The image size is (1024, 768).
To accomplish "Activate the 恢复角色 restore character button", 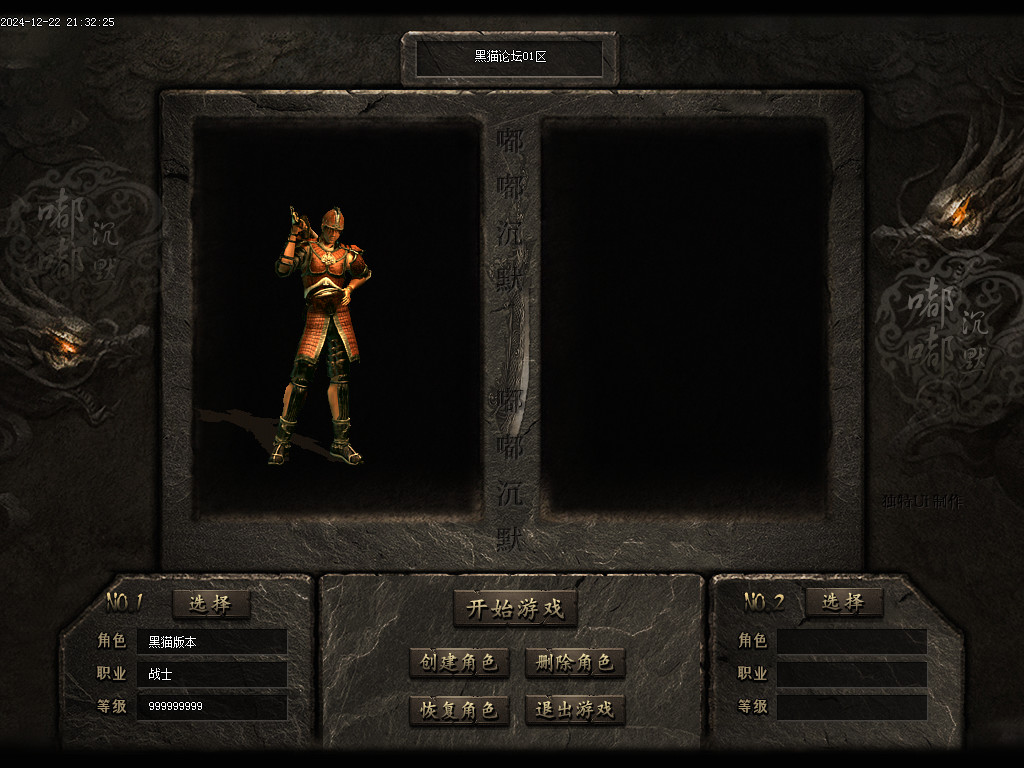I will (459, 710).
